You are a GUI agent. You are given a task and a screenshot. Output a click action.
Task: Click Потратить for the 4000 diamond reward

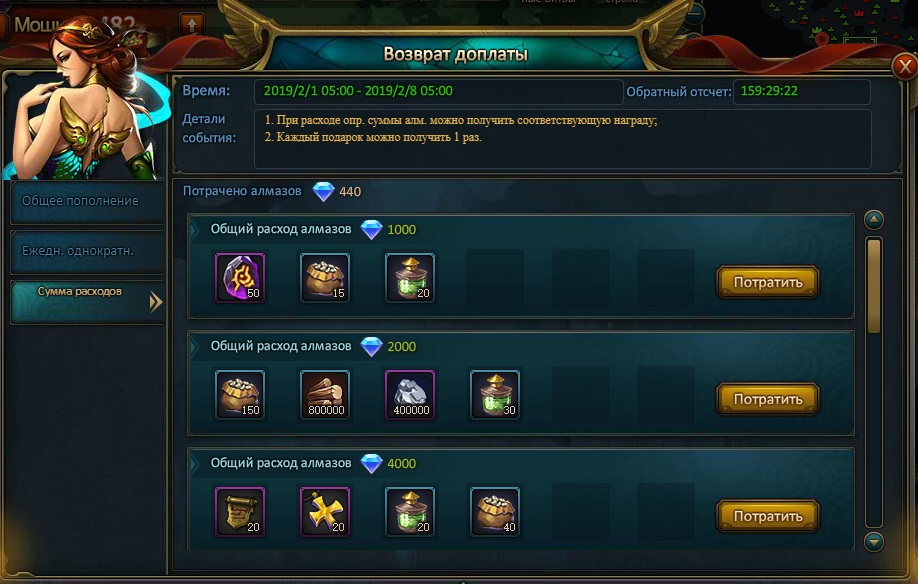point(768,516)
